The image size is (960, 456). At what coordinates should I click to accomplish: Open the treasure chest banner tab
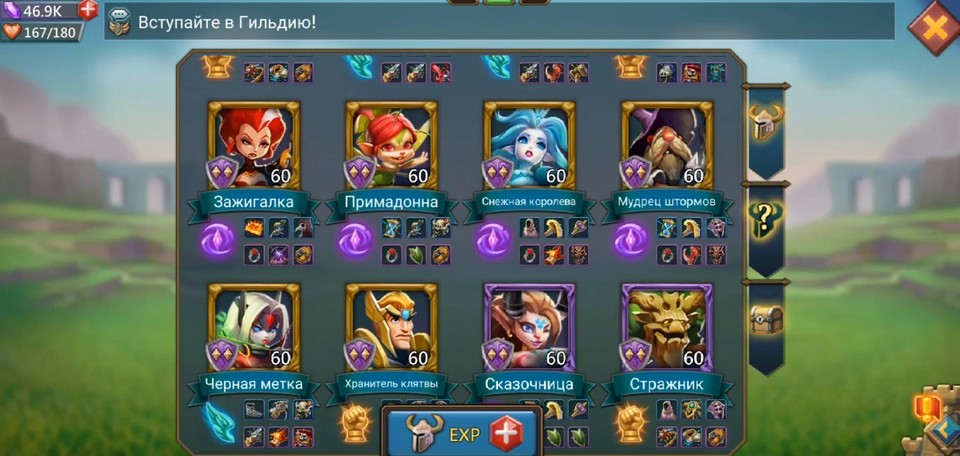click(767, 319)
